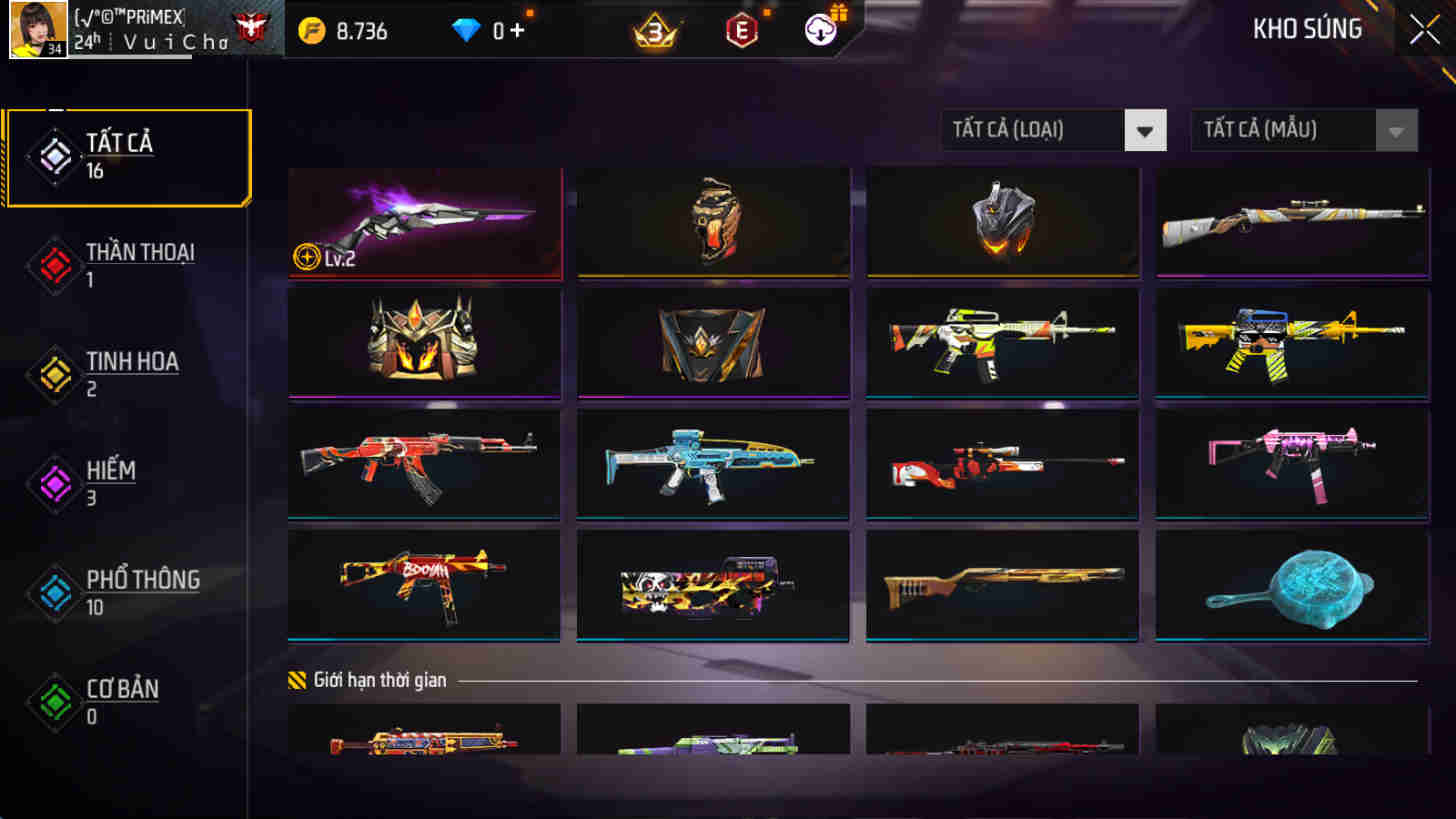Image resolution: width=1456 pixels, height=819 pixels.
Task: Select the purple HIẾM rarity icon
Action: [x=55, y=481]
